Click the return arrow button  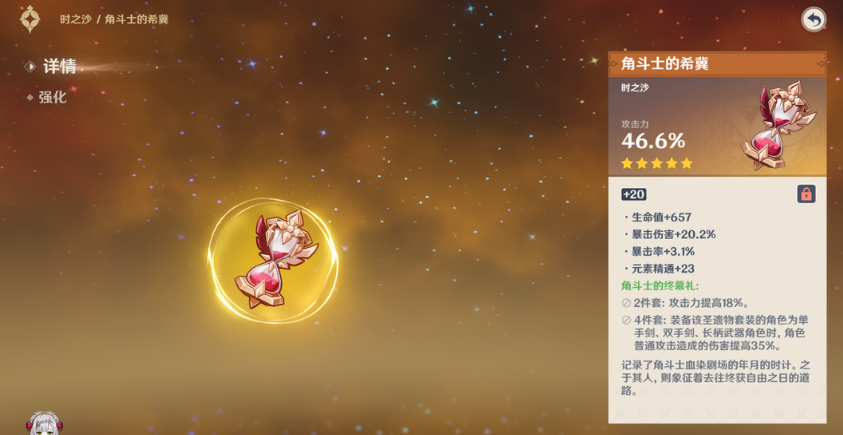[813, 19]
